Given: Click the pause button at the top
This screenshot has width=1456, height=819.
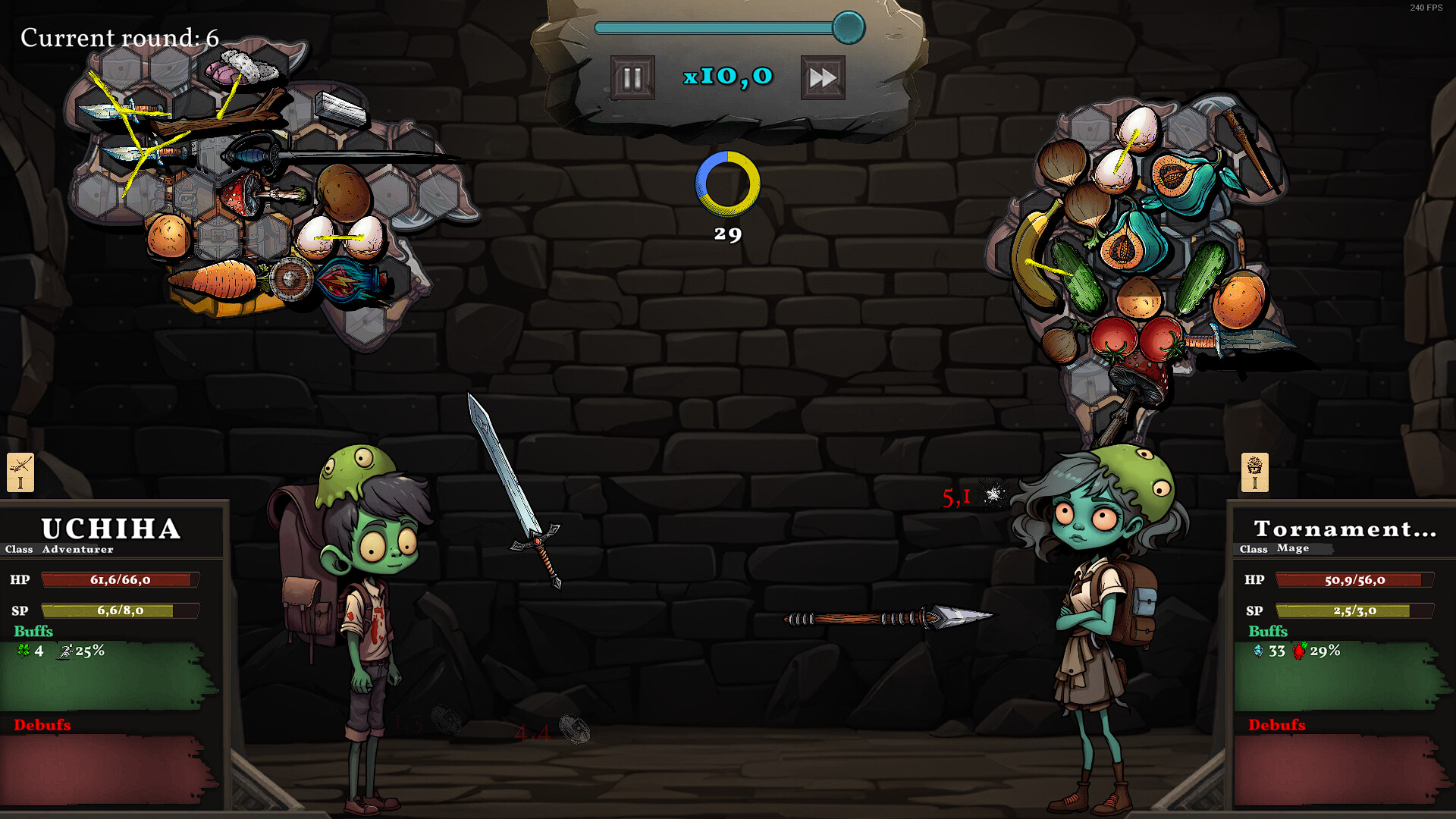Looking at the screenshot, I should (631, 76).
